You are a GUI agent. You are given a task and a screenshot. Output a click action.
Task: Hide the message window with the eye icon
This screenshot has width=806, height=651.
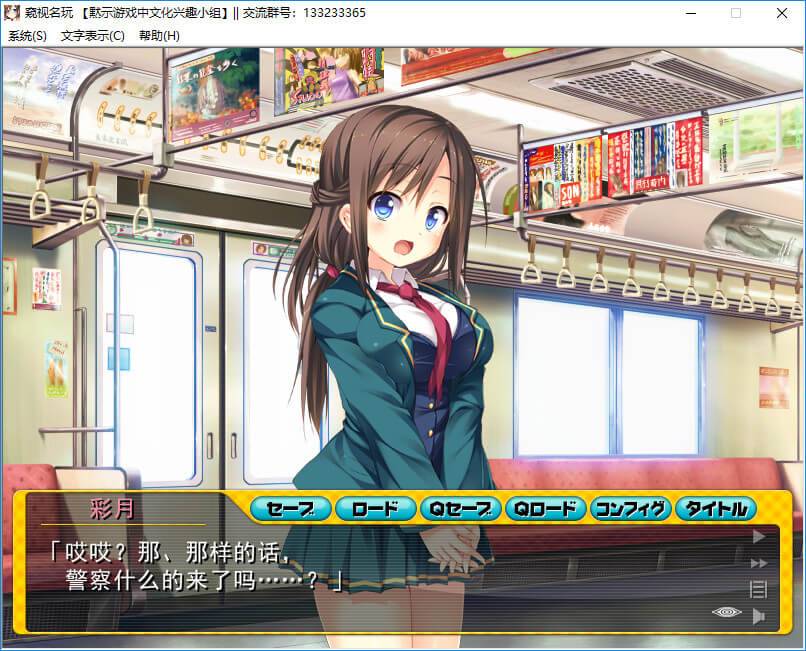(x=726, y=613)
